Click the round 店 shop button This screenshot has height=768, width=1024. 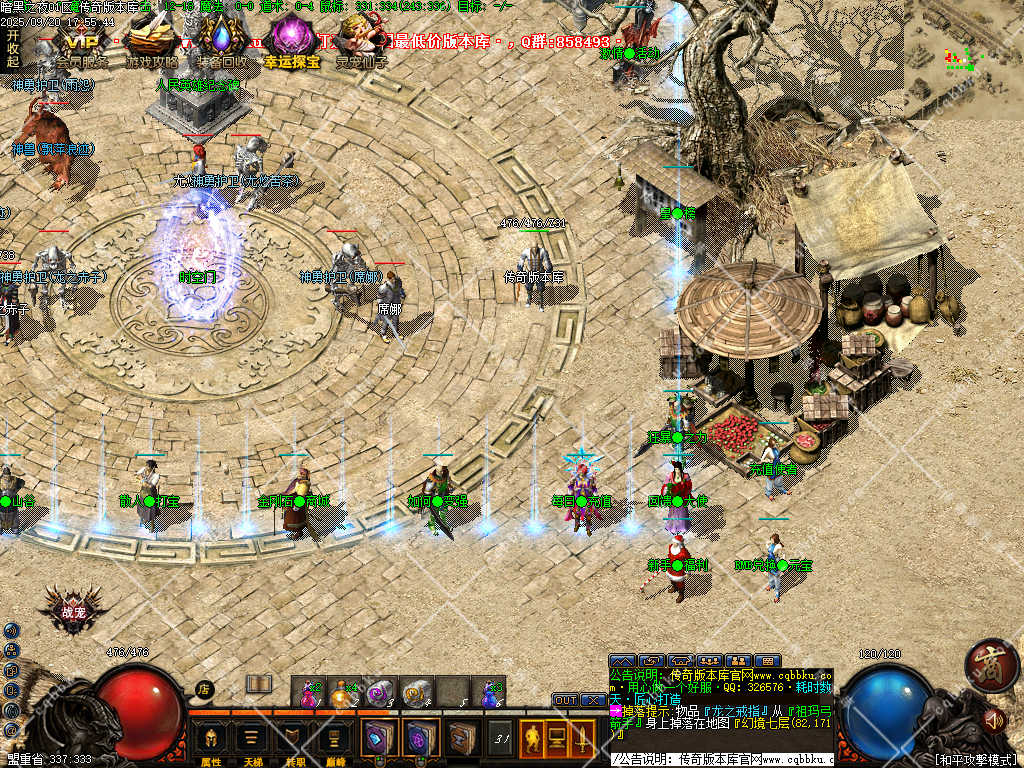click(x=204, y=688)
